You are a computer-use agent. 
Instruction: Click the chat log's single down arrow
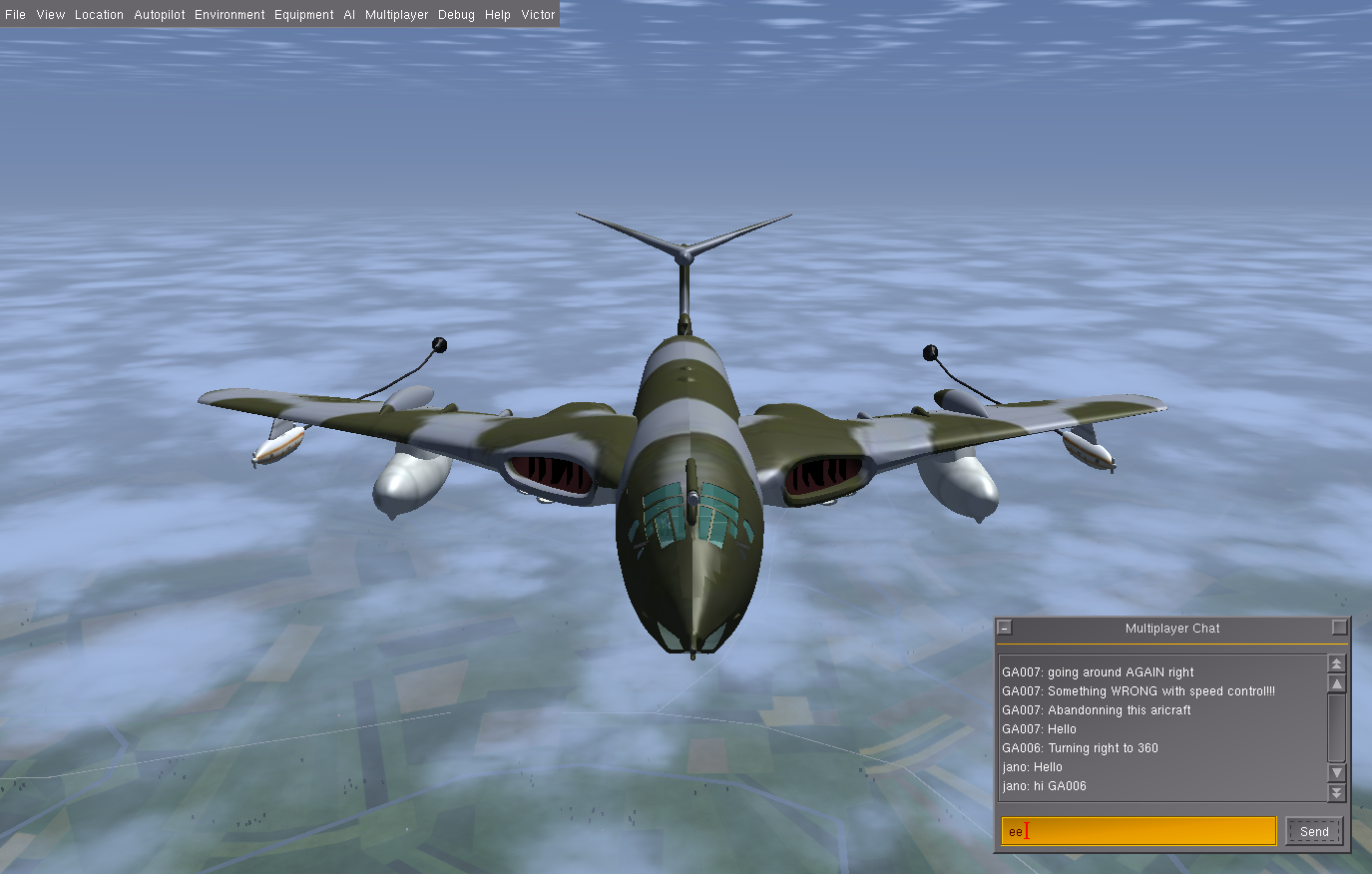(x=1337, y=773)
